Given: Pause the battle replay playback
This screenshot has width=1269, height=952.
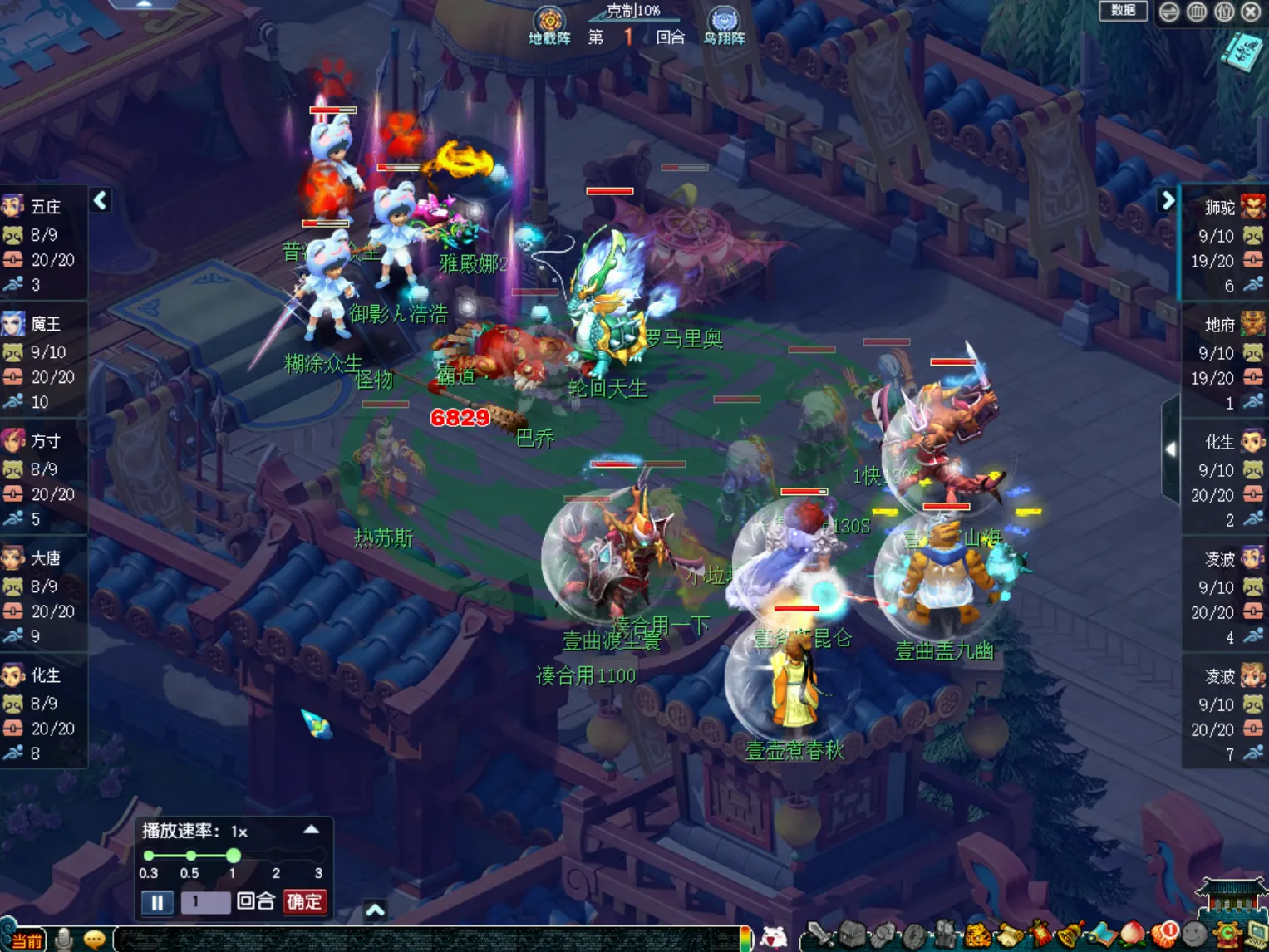Looking at the screenshot, I should [x=157, y=902].
